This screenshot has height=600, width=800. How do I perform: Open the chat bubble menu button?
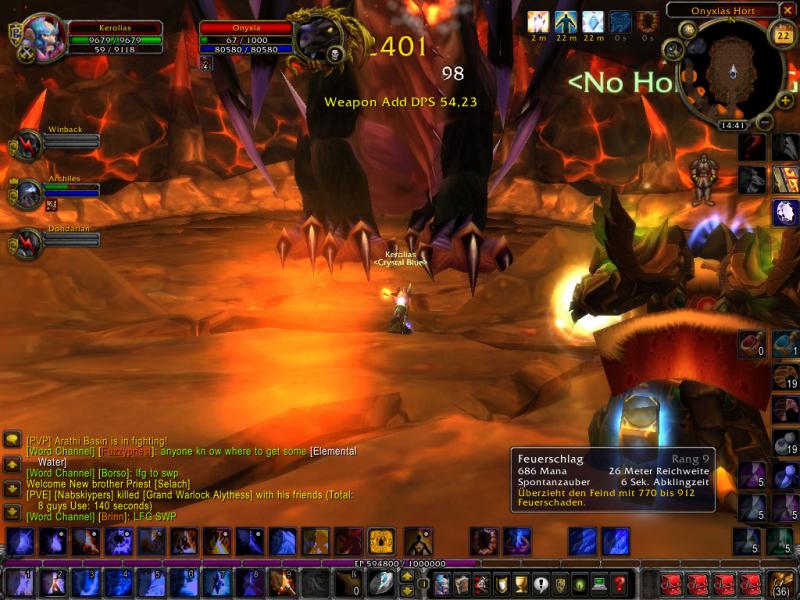(x=12, y=439)
